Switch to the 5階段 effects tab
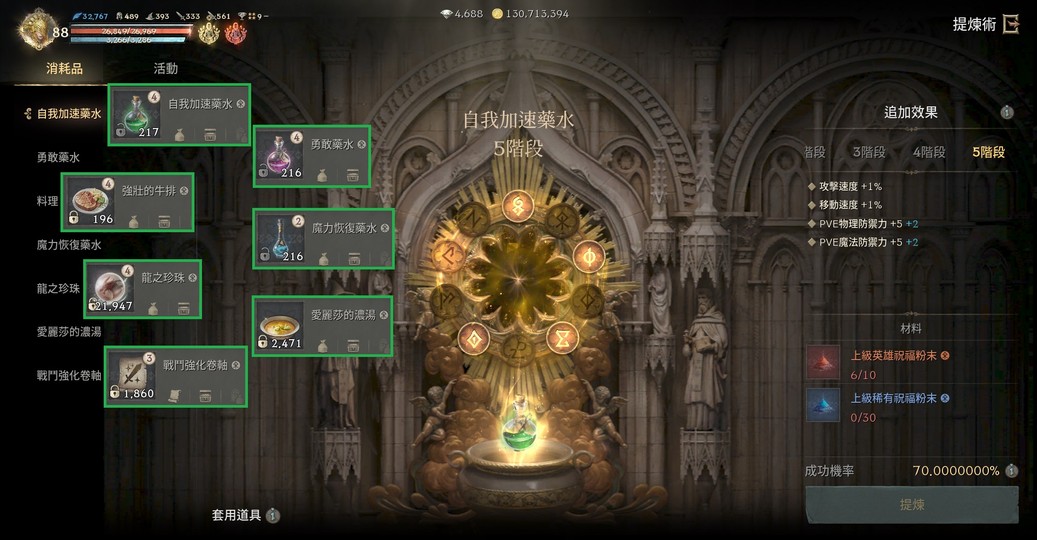This screenshot has width=1037, height=540. 988,152
